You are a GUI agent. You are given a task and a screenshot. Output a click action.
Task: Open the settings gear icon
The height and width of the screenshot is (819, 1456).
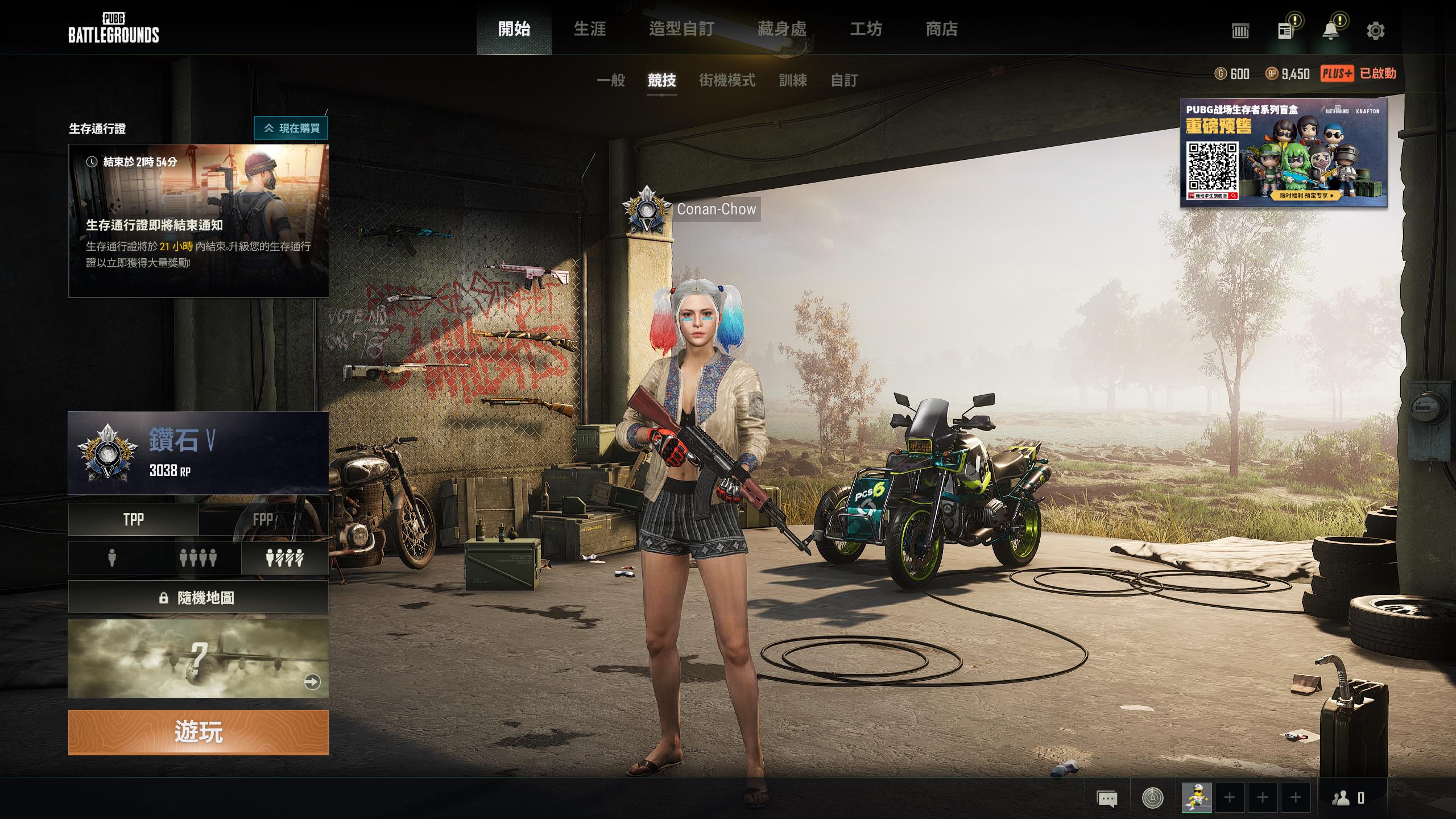pos(1375,31)
